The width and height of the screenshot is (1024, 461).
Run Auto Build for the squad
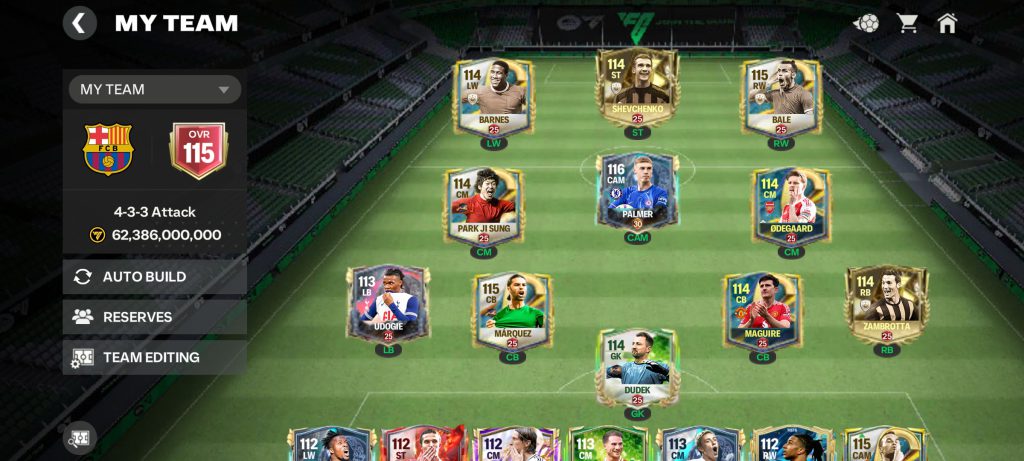click(x=155, y=277)
